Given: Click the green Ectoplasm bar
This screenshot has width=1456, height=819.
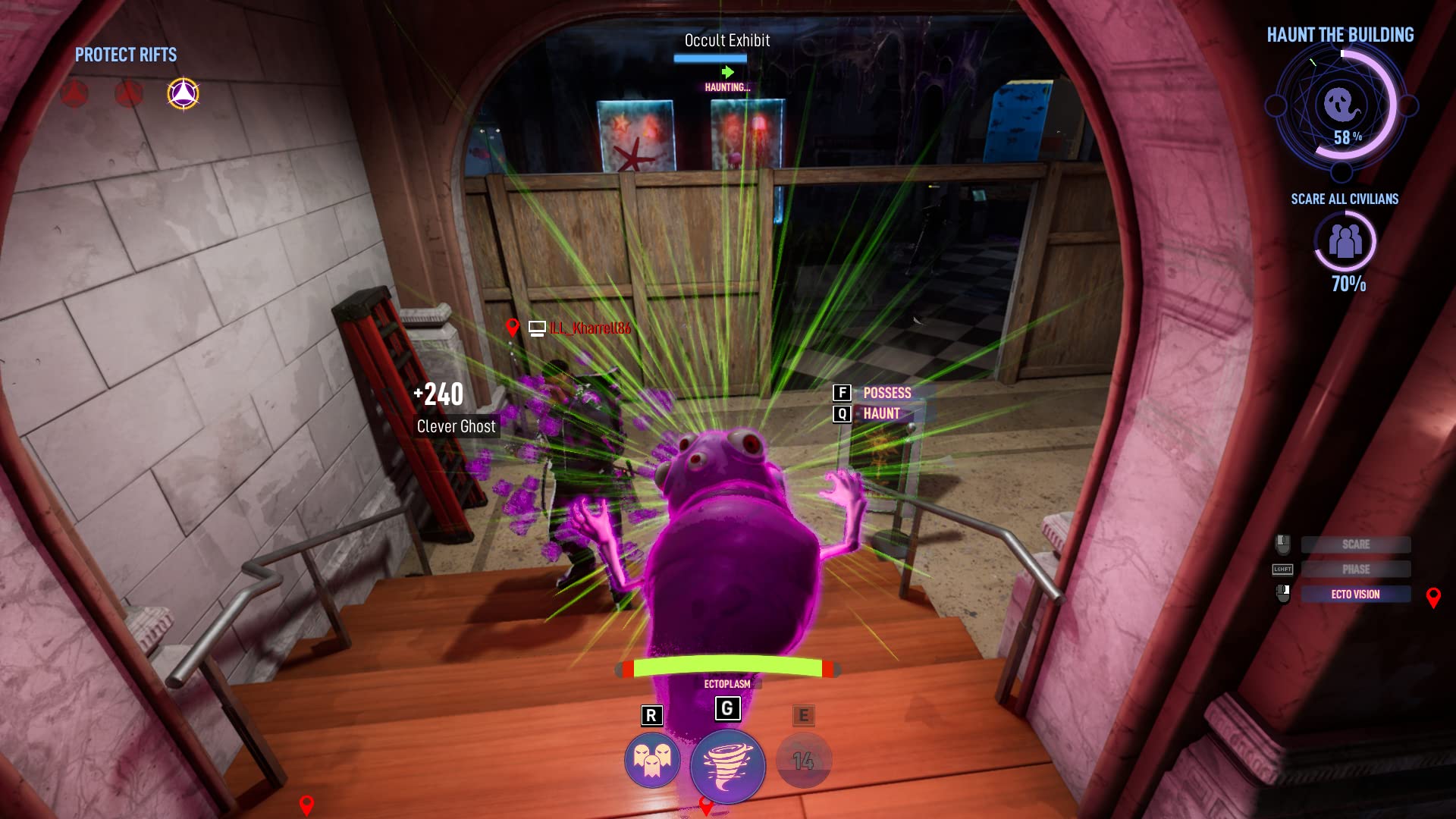Looking at the screenshot, I should click(728, 667).
